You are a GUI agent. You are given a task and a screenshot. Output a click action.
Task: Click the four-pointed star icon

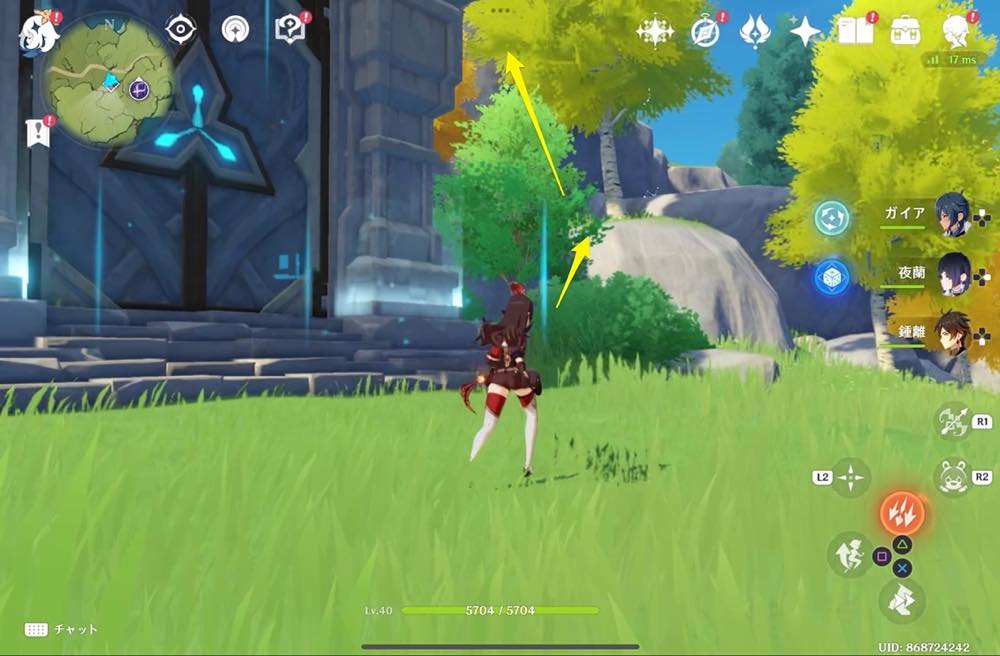(804, 31)
